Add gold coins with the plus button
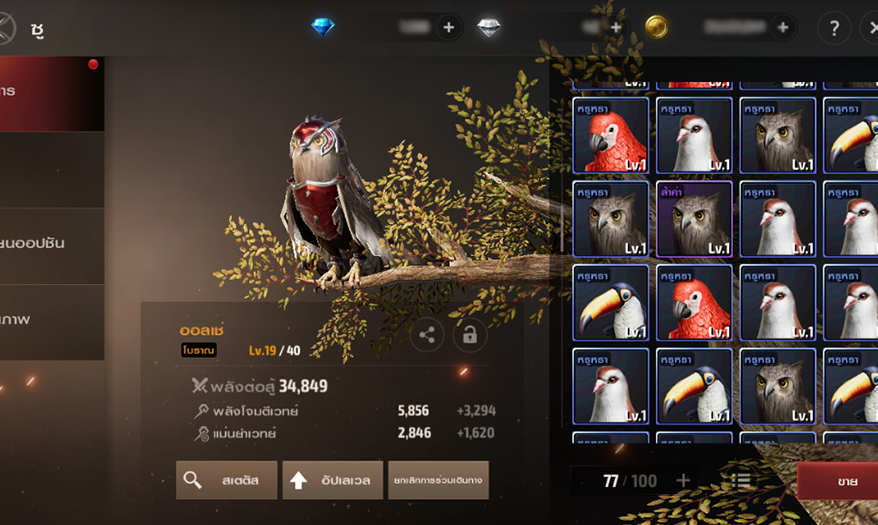Screen dimensions: 878x525 pos(782,28)
